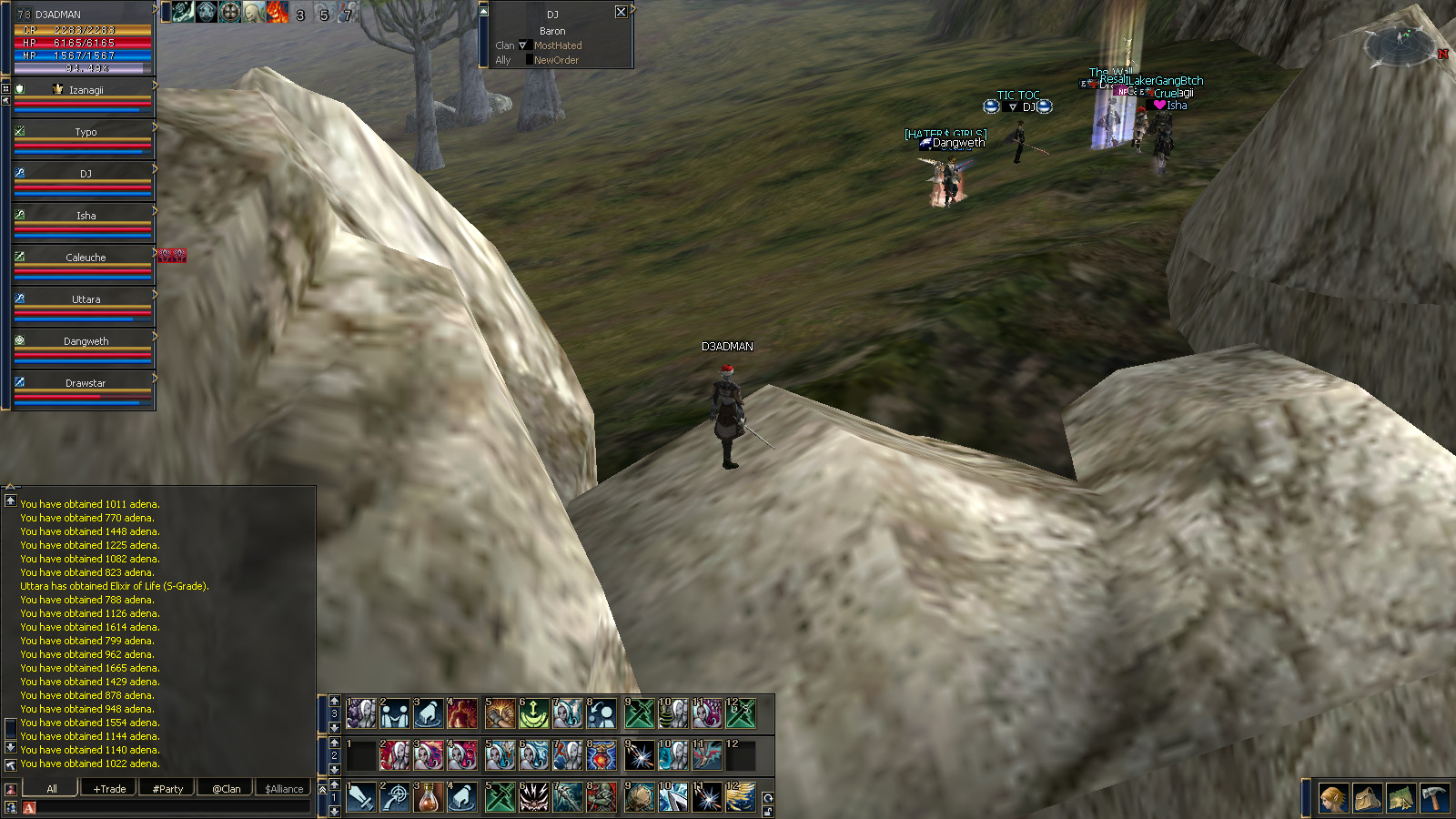Open the #Party chat tab
The width and height of the screenshot is (1456, 819).
(167, 789)
